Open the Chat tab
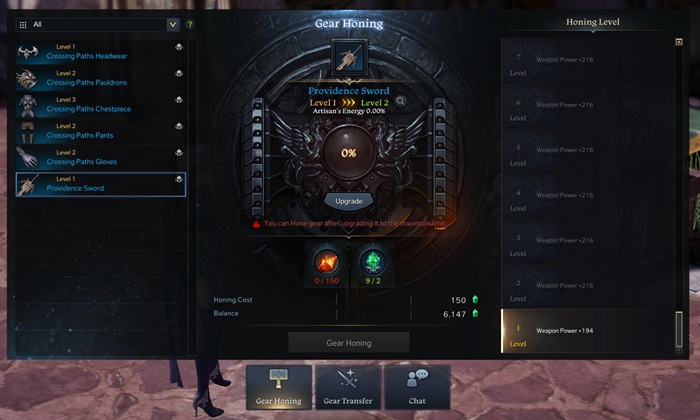The width and height of the screenshot is (700, 420). (417, 387)
